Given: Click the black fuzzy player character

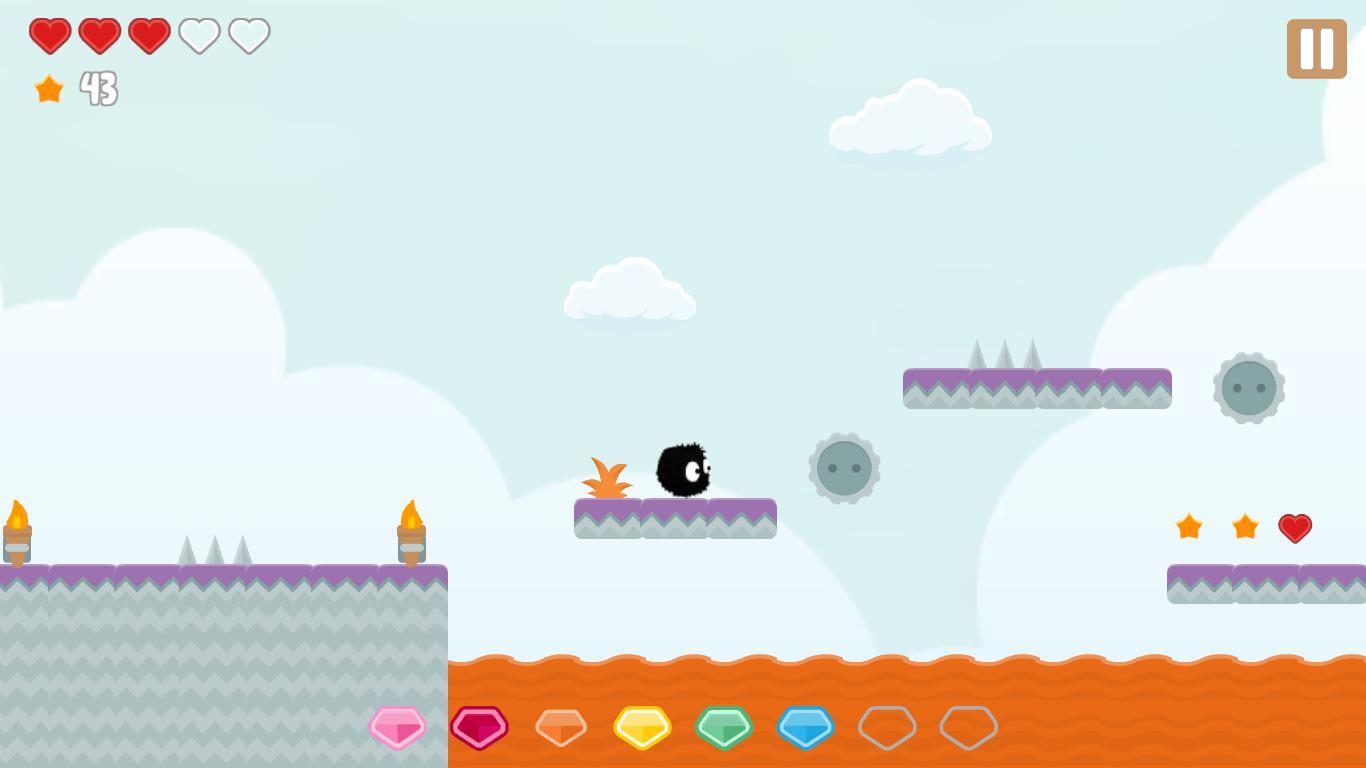Looking at the screenshot, I should pyautogui.click(x=683, y=469).
